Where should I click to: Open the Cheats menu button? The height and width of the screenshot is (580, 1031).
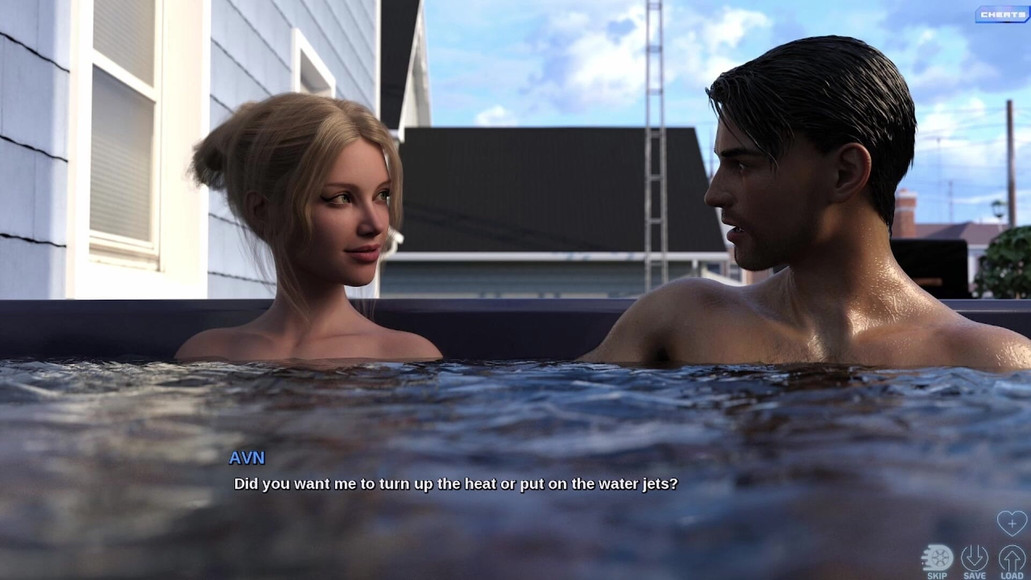click(x=1001, y=15)
